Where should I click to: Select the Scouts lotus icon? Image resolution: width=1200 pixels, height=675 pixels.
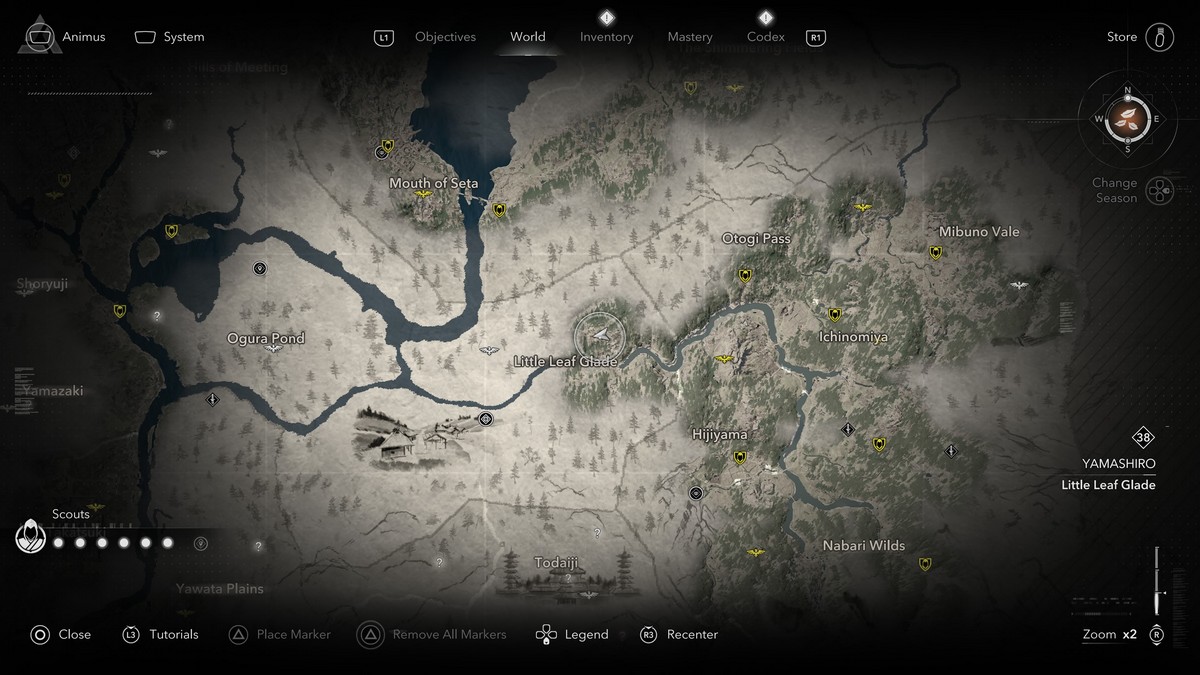point(31,537)
